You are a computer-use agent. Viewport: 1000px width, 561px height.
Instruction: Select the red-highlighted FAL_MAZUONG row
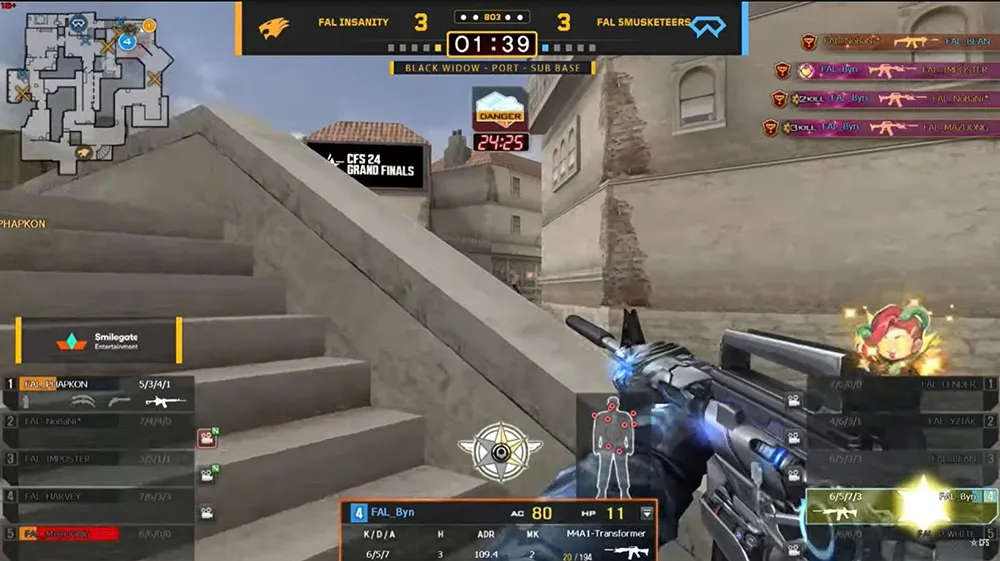pos(98,534)
